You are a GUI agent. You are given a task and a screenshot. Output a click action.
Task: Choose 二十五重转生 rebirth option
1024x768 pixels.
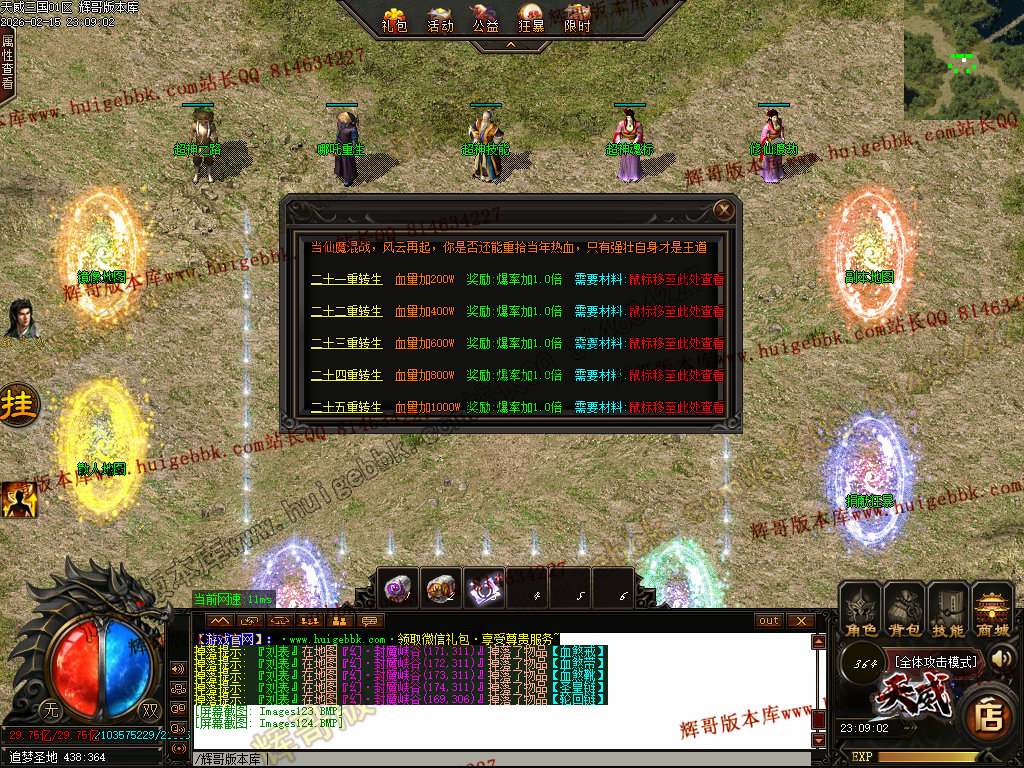tap(346, 408)
